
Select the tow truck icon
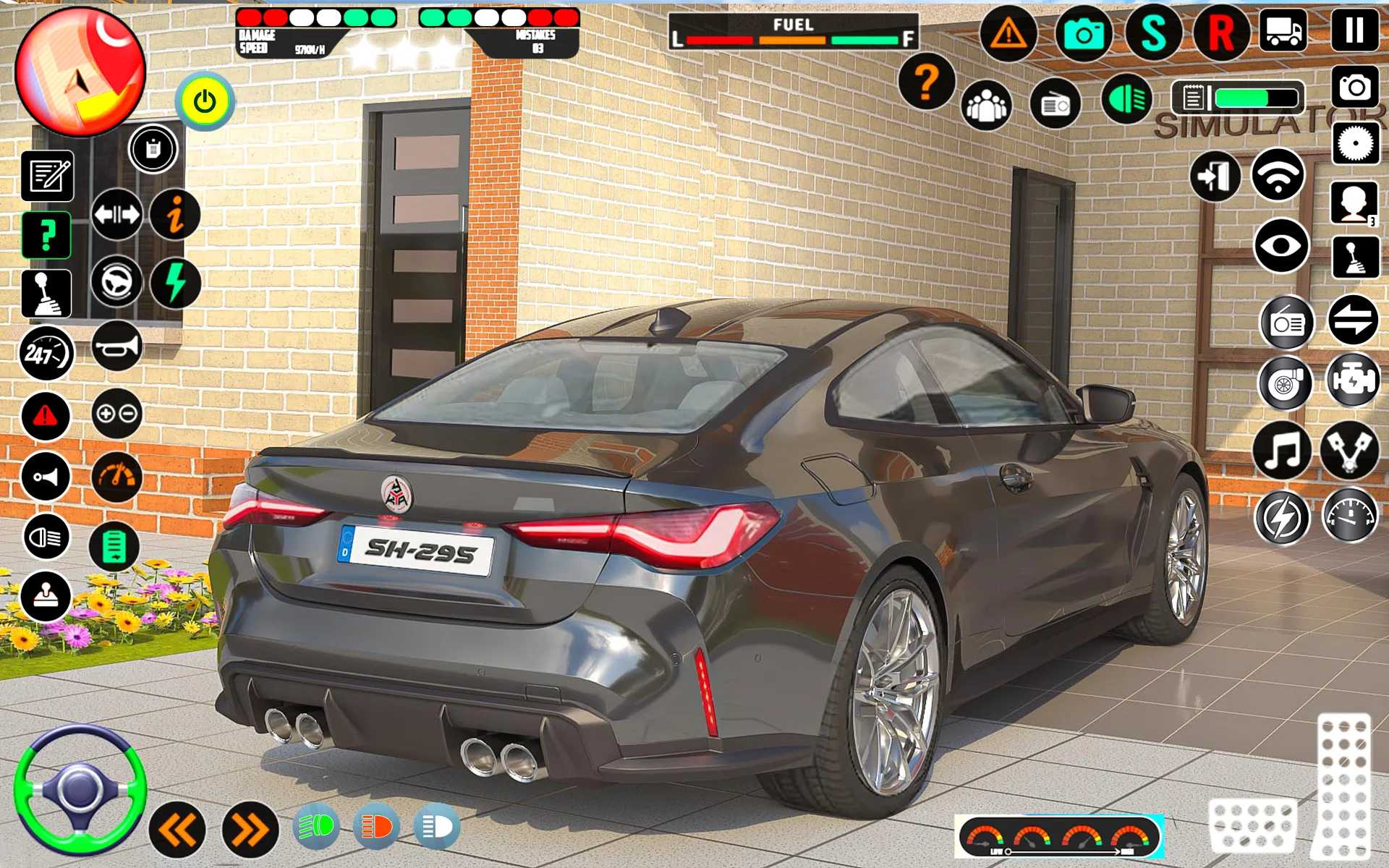click(x=1283, y=31)
